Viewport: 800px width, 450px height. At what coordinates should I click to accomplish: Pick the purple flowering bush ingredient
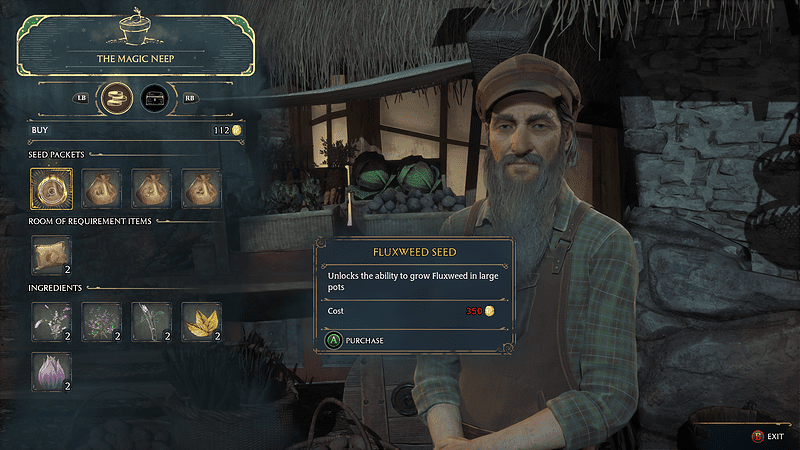(x=101, y=322)
